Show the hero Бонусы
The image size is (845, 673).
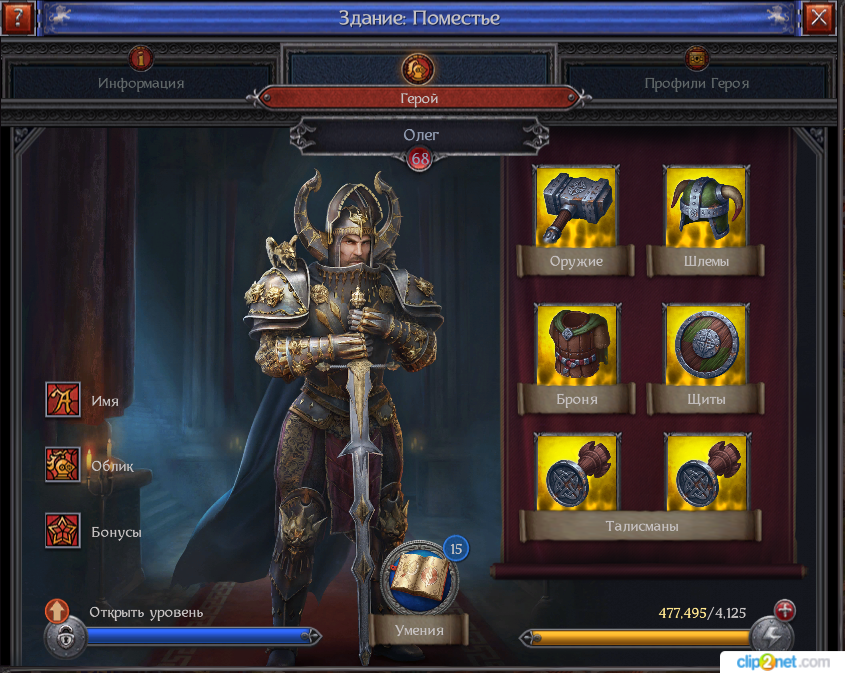tap(63, 531)
